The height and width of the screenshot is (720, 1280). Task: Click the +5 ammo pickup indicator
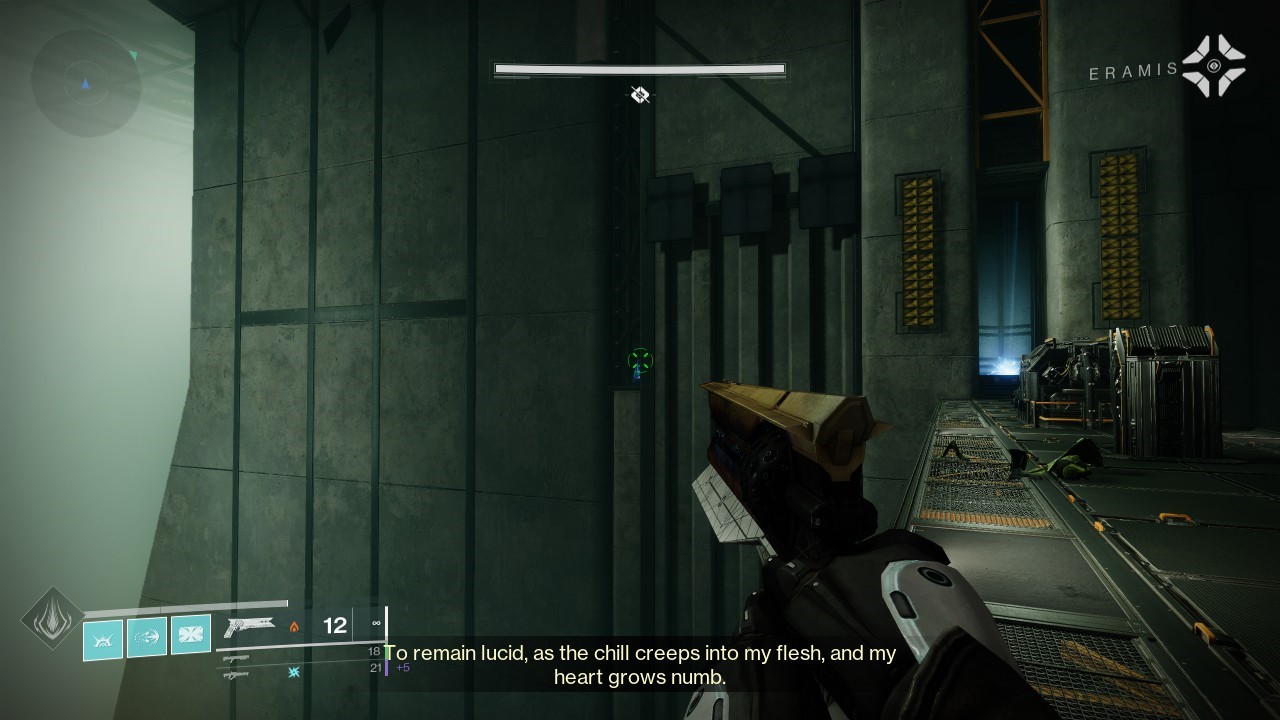pyautogui.click(x=404, y=667)
